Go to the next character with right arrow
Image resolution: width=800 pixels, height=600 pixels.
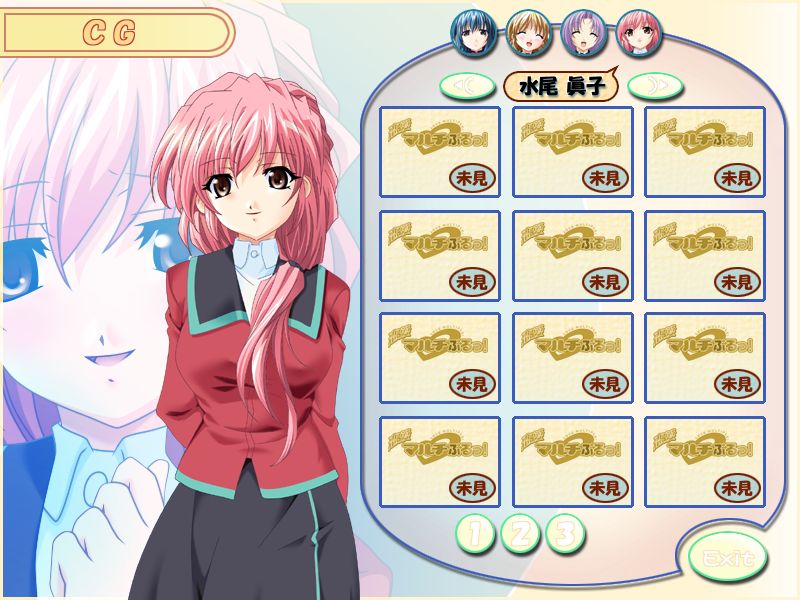point(656,86)
